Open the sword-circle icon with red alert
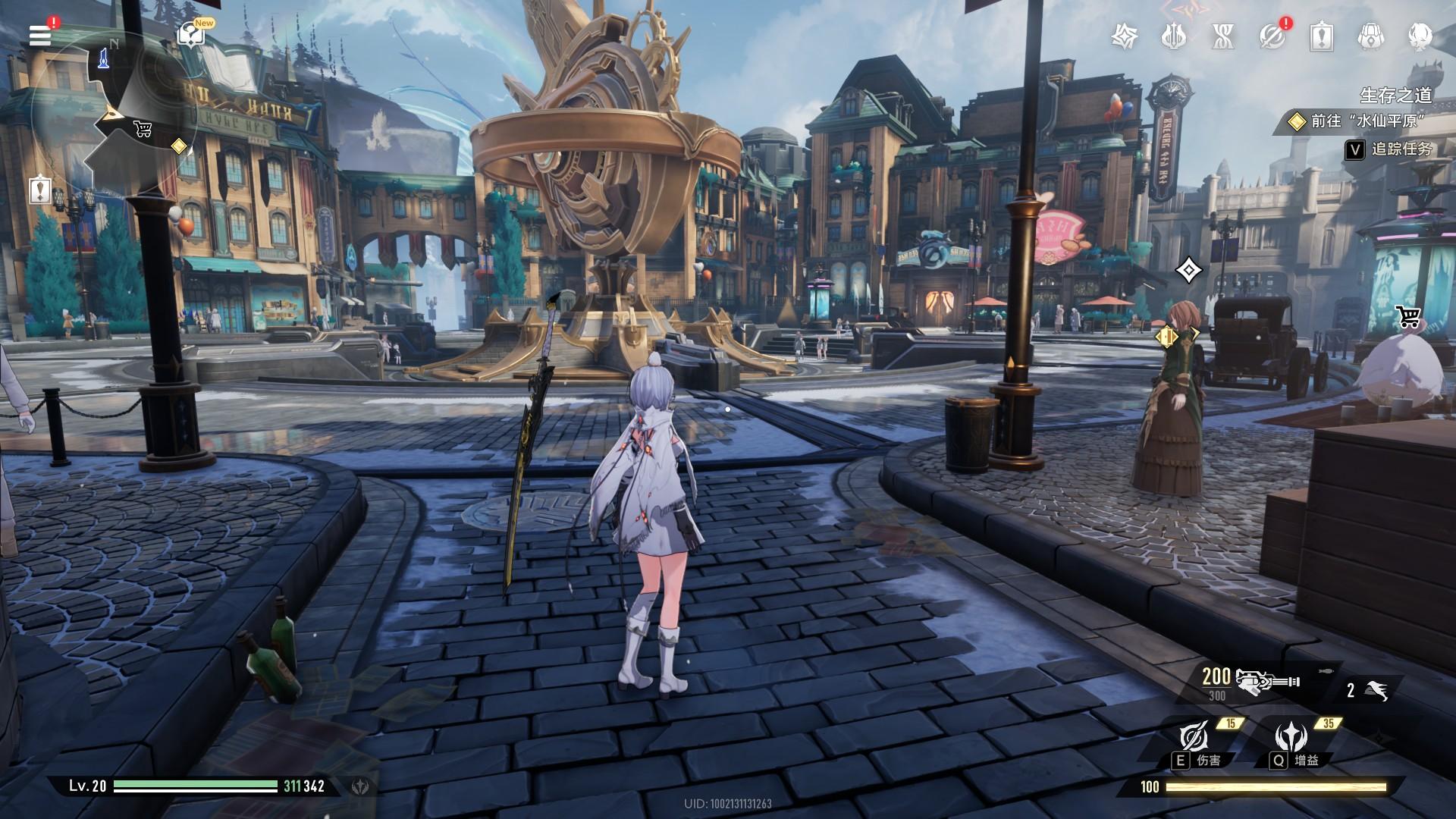Viewport: 1456px width, 819px height. click(x=1272, y=36)
